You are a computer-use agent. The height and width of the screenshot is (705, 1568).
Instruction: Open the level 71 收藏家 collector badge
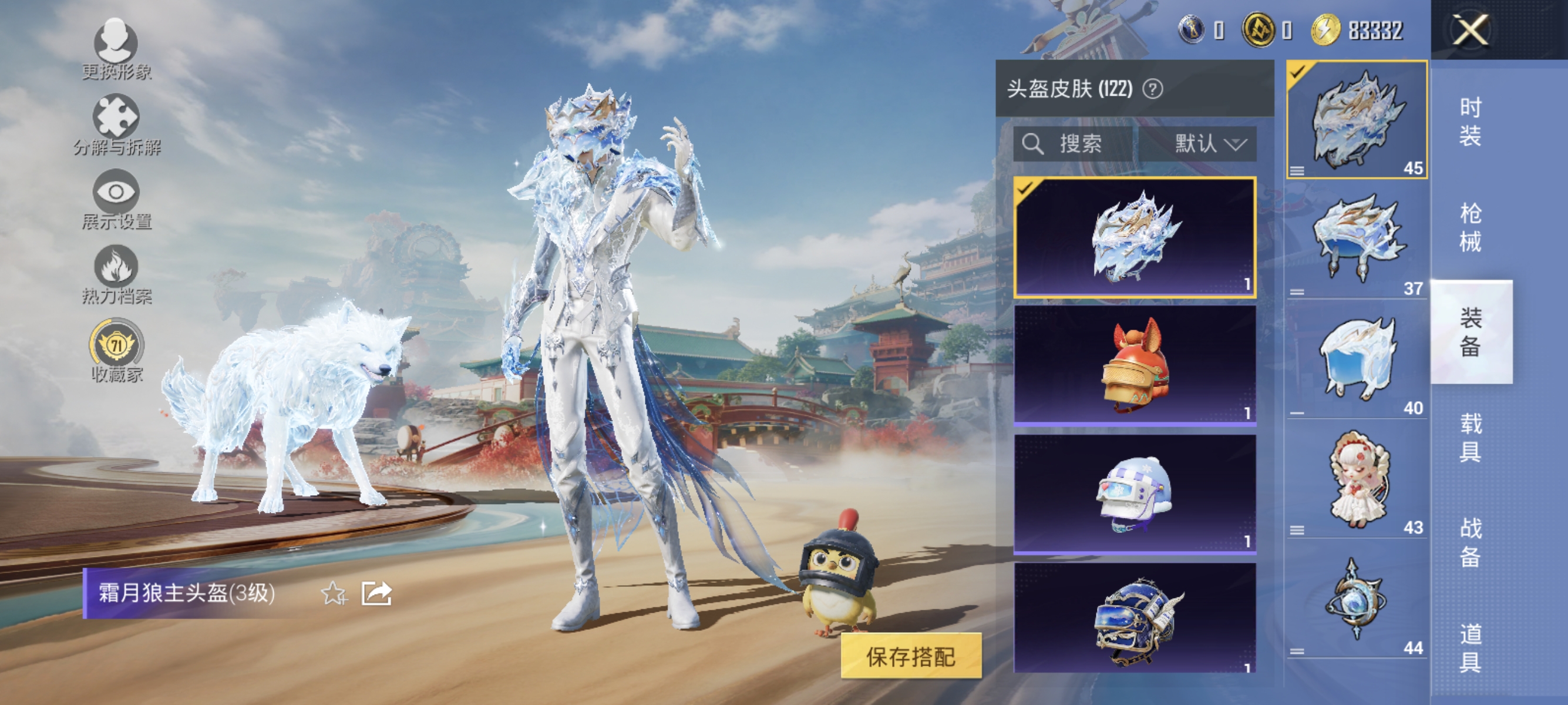pos(117,346)
